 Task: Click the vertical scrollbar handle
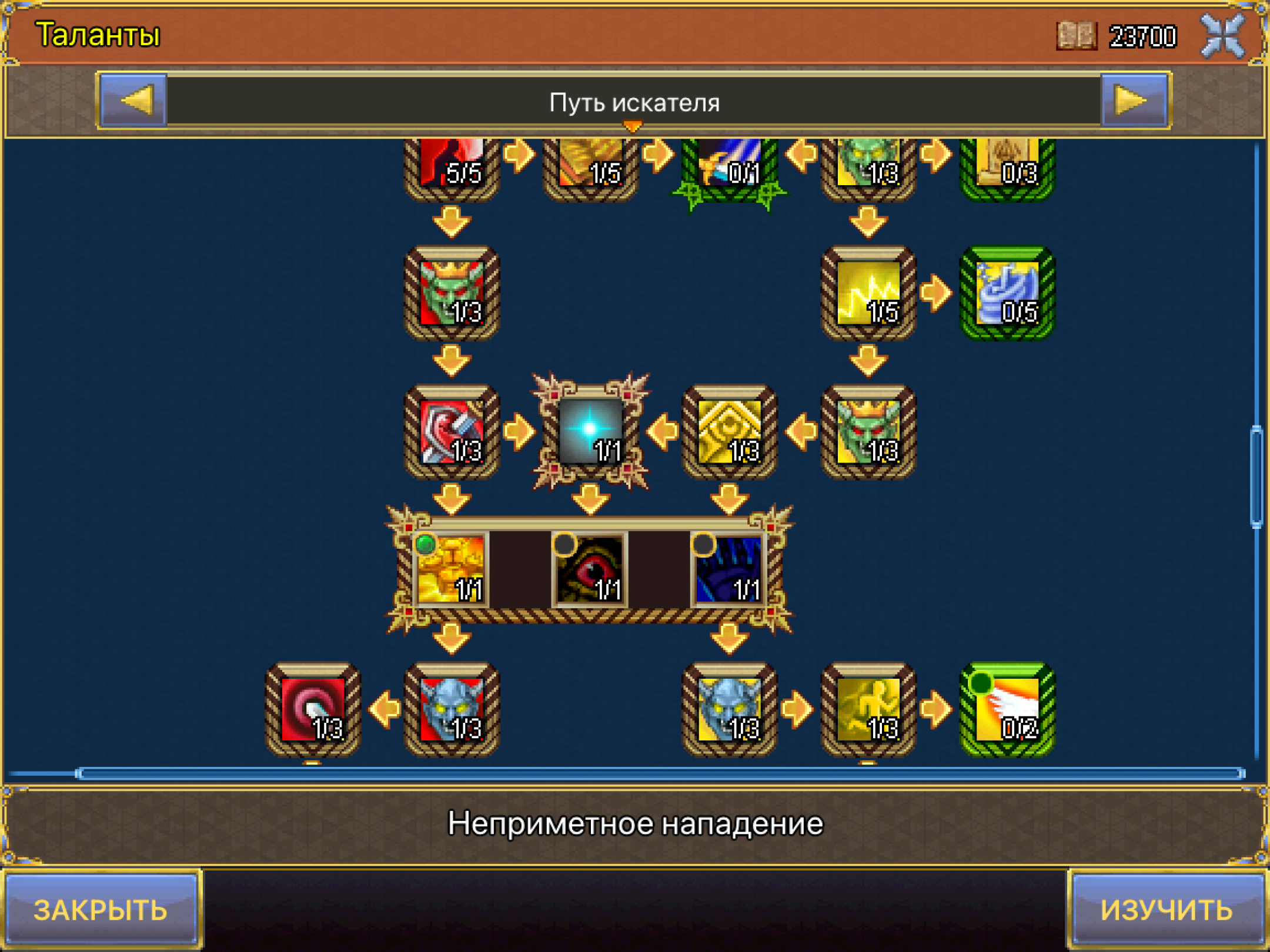pos(1256,476)
